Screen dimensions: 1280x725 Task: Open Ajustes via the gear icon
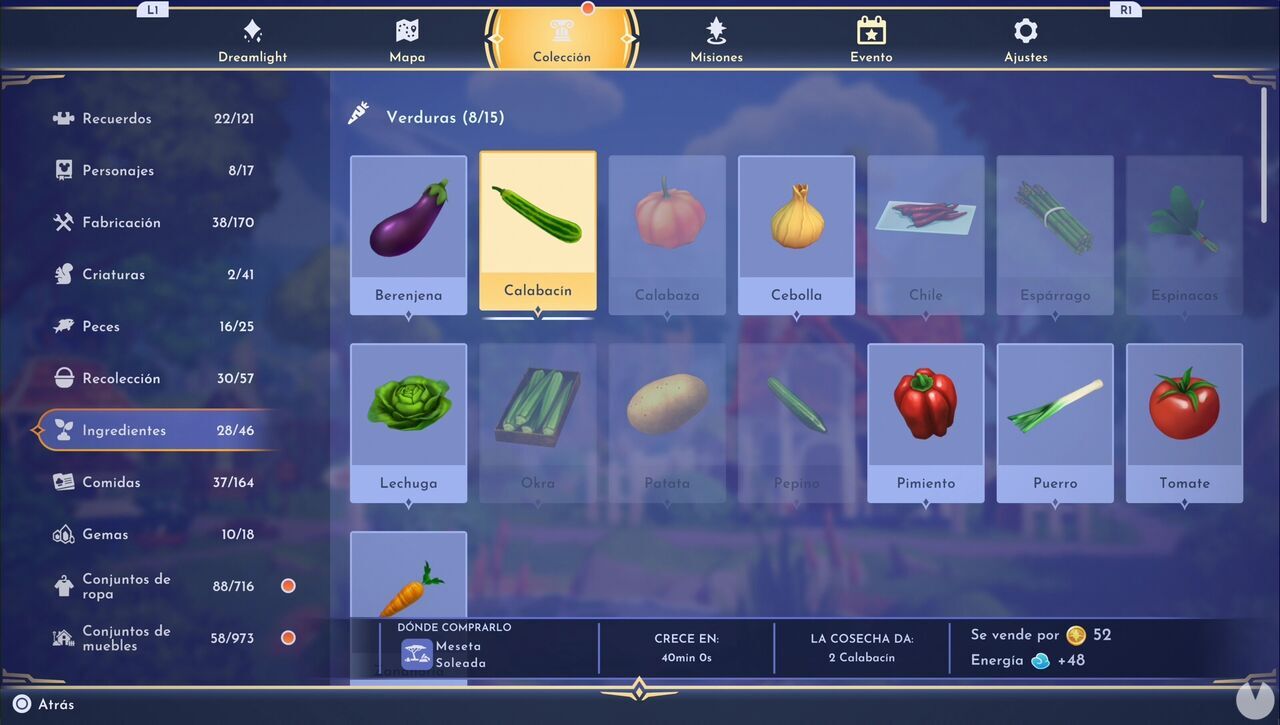(x=1025, y=32)
